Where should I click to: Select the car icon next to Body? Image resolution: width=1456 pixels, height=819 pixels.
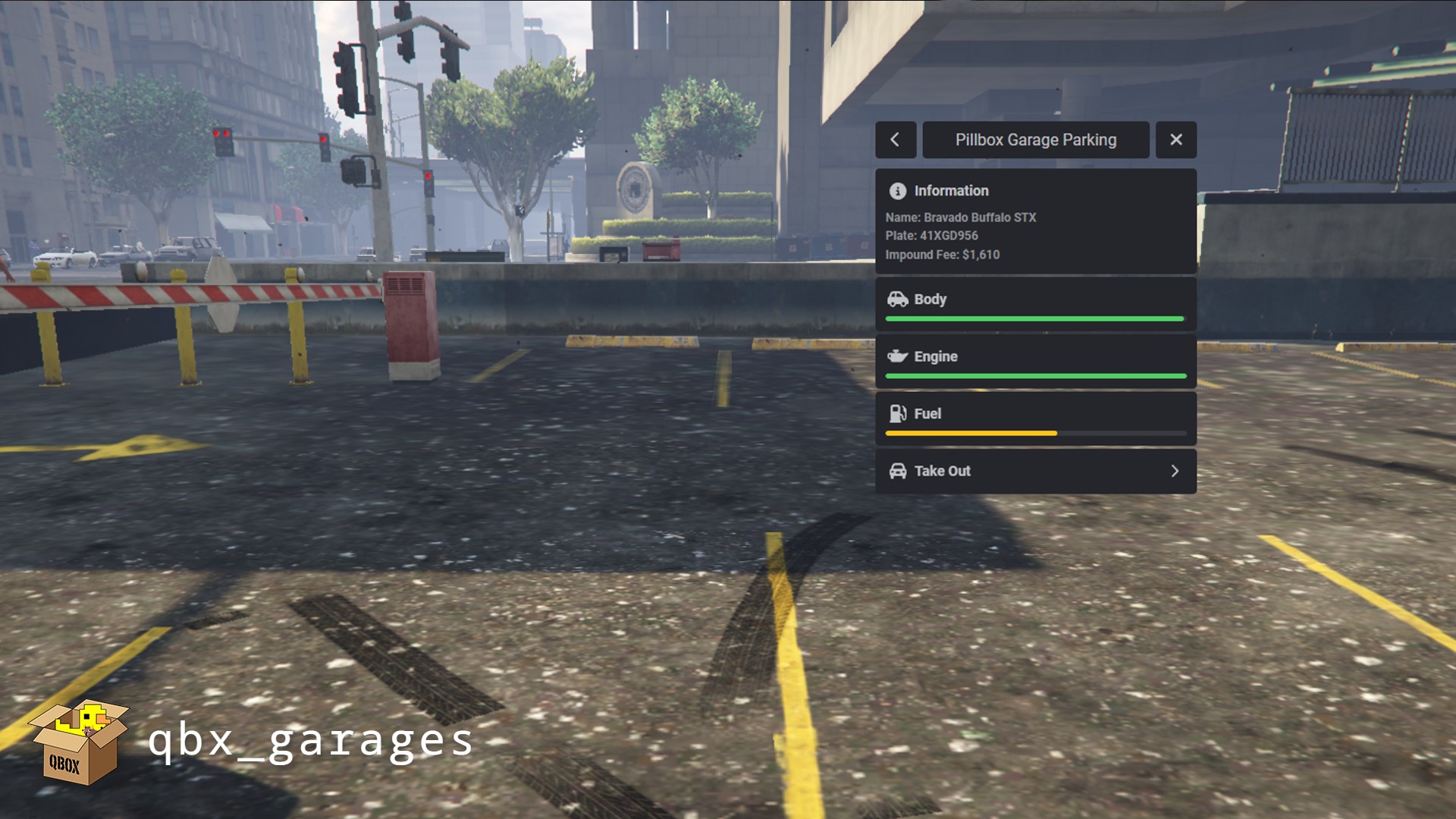(899, 300)
